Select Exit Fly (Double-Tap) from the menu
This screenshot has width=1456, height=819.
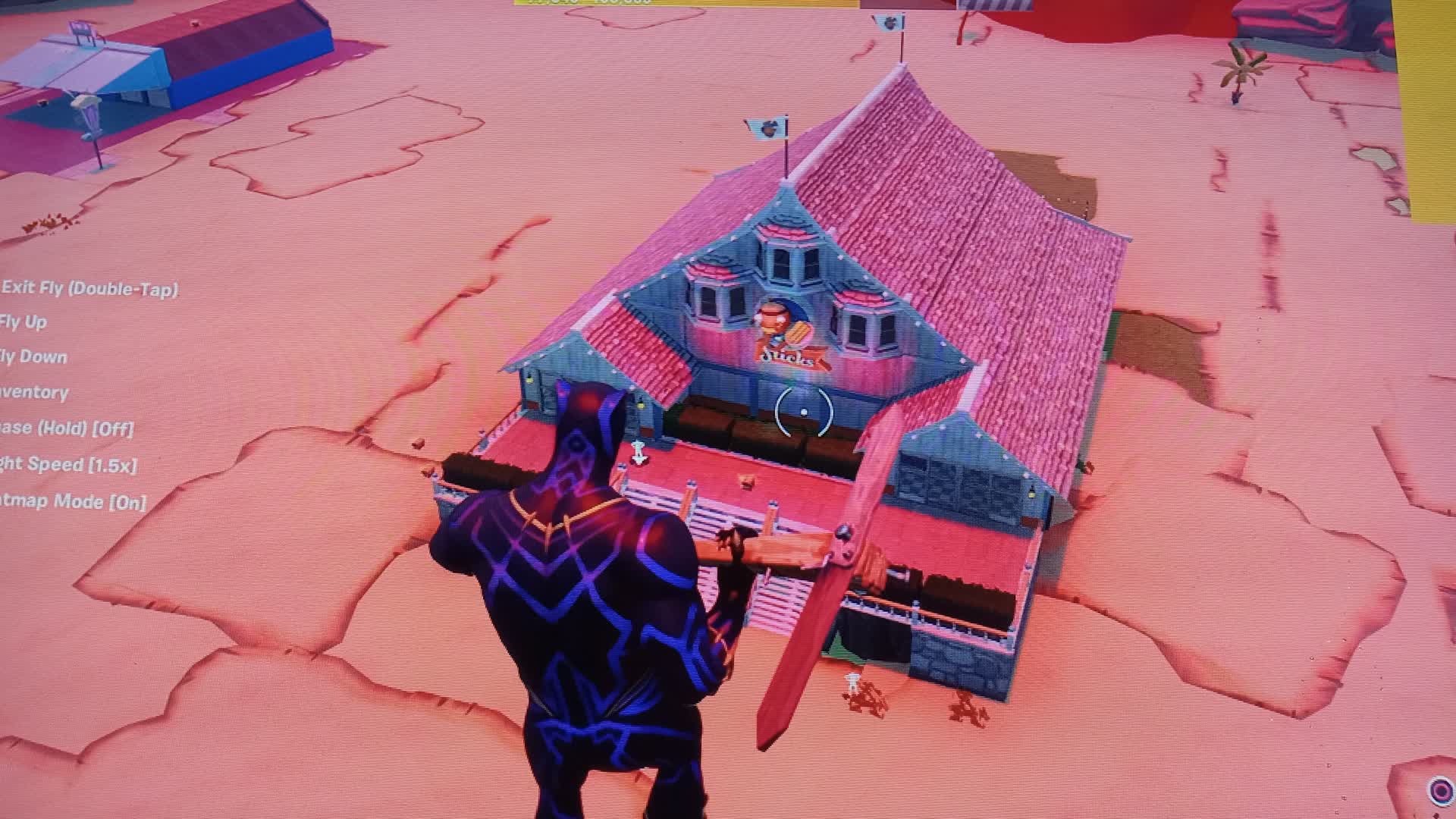pyautogui.click(x=91, y=288)
